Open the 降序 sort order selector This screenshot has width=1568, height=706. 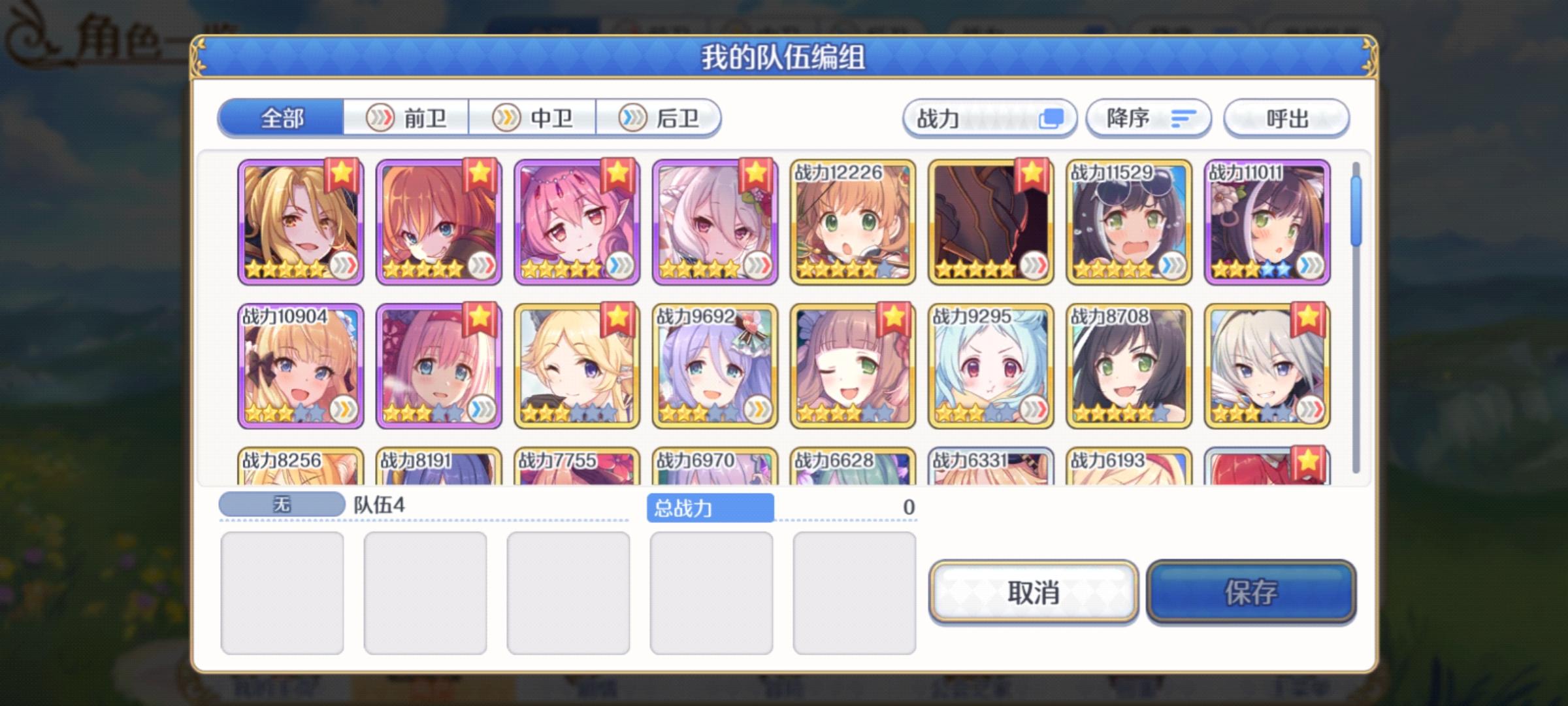point(1147,118)
